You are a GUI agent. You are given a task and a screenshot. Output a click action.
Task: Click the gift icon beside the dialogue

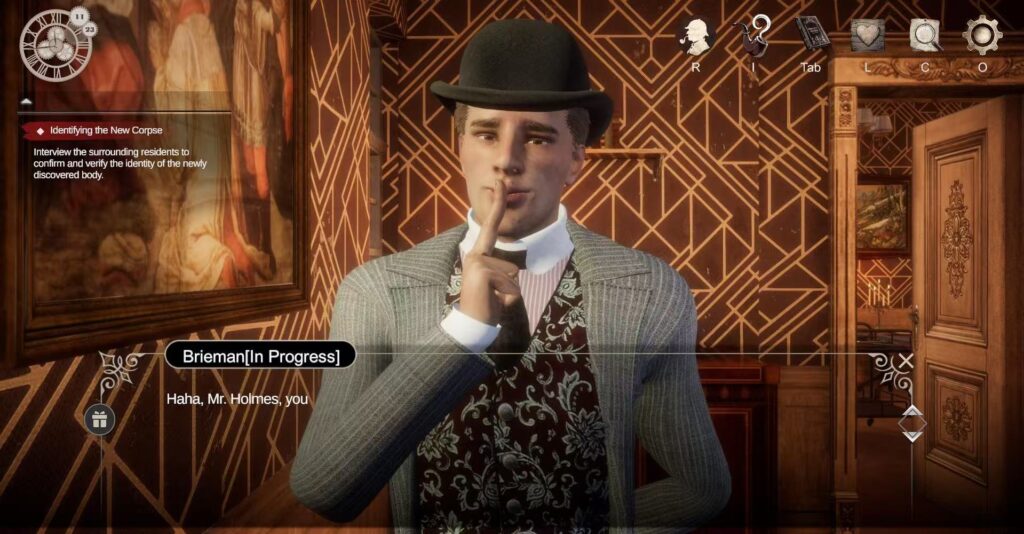(x=100, y=418)
